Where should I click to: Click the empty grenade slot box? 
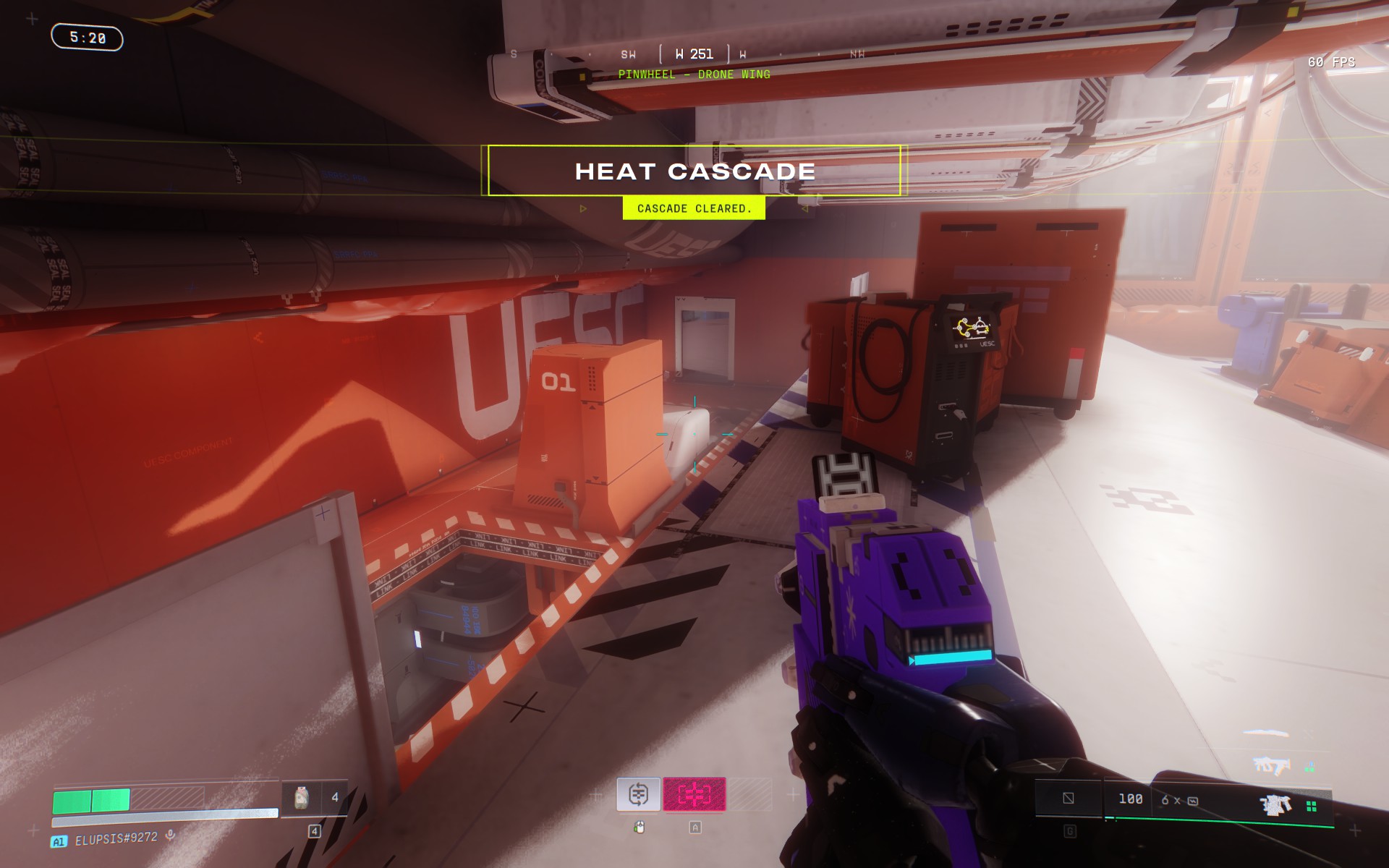(x=1069, y=799)
